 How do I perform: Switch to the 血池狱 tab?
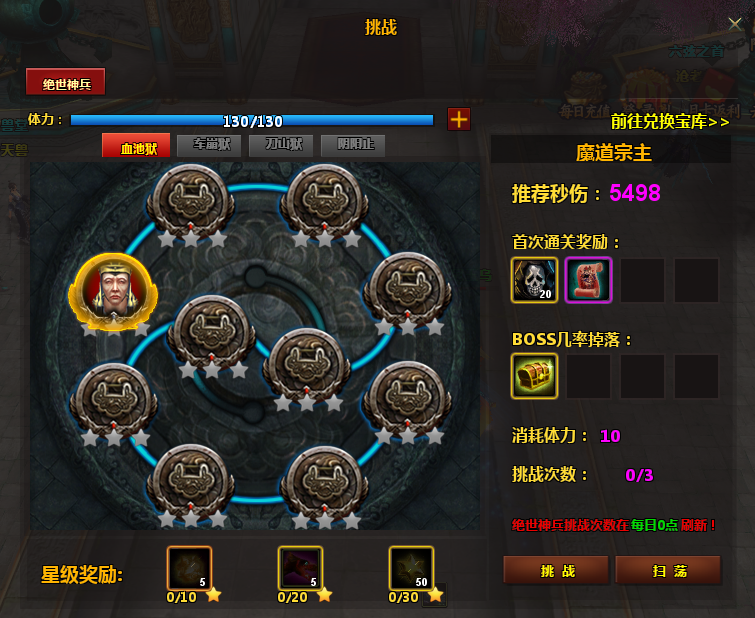click(x=136, y=146)
